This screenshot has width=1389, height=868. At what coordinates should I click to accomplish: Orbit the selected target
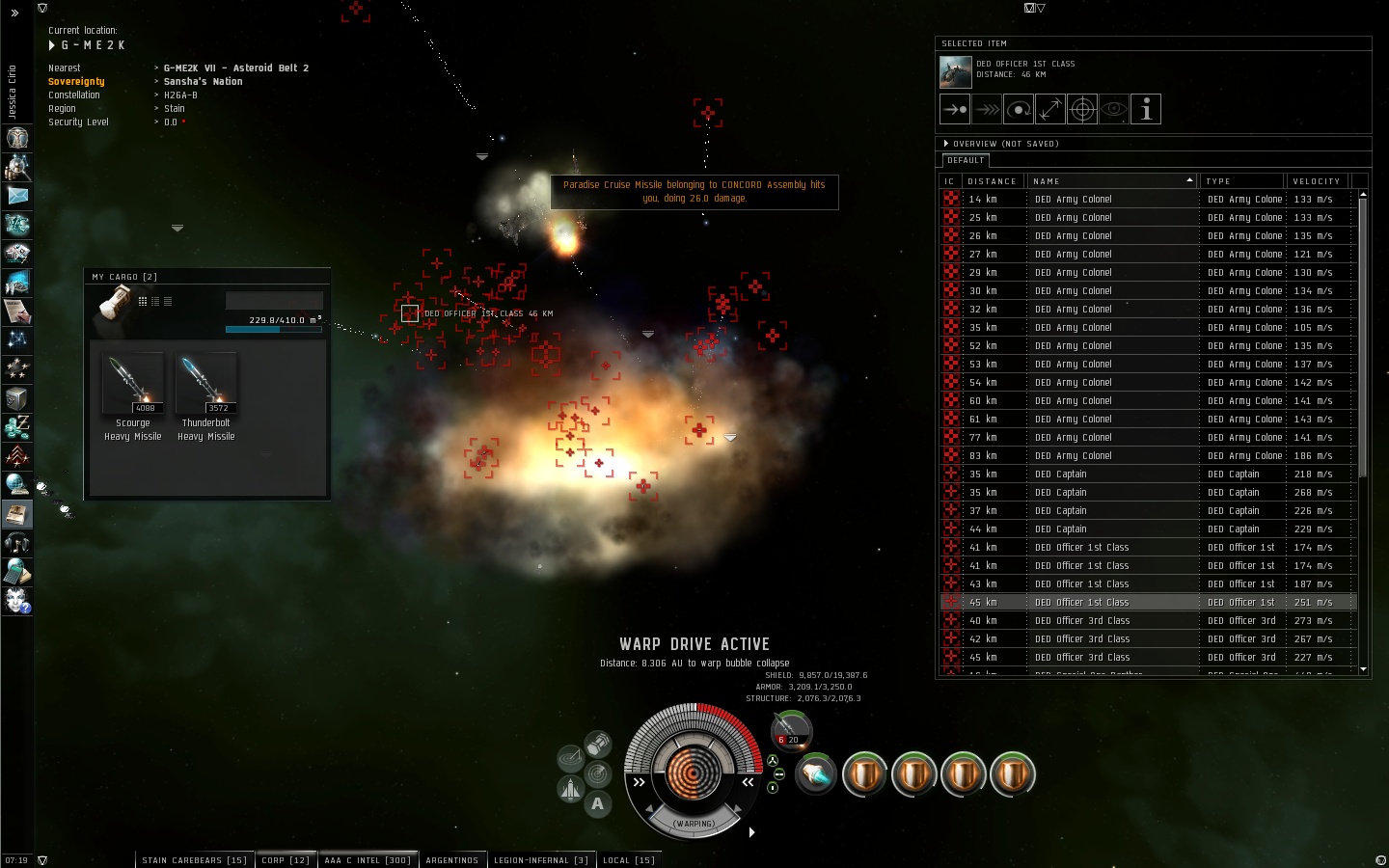point(1018,110)
